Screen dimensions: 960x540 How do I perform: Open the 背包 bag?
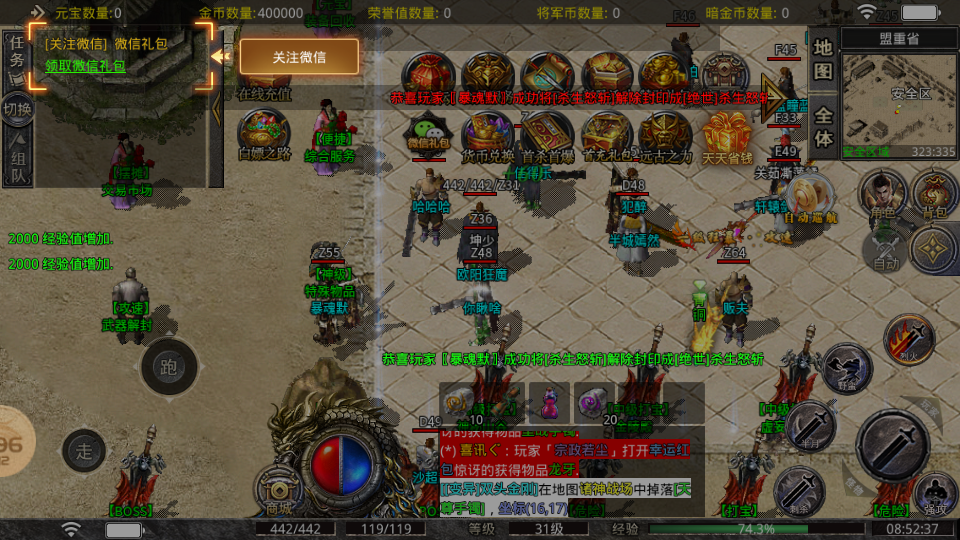(934, 193)
